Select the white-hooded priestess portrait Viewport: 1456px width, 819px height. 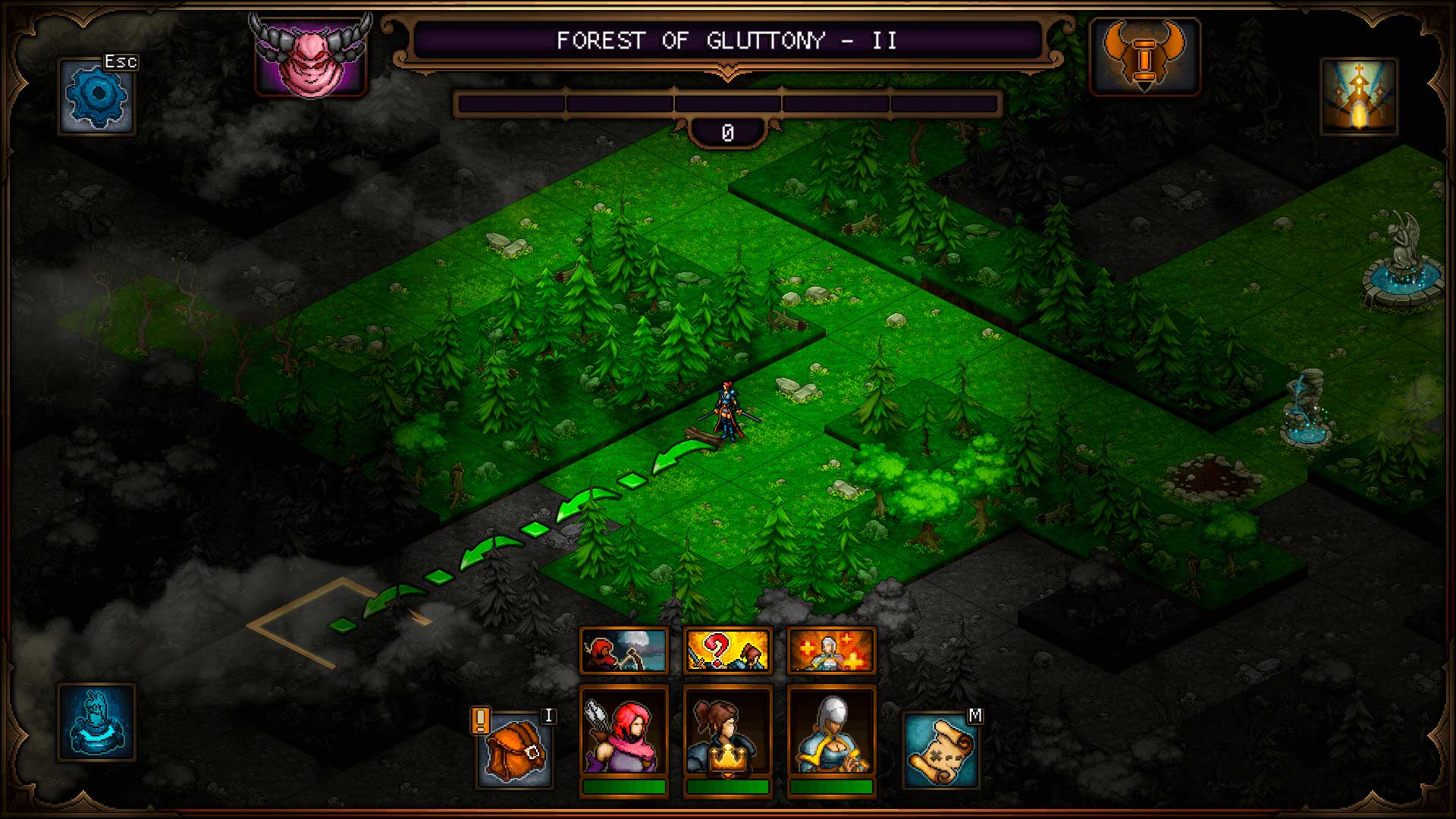point(831,732)
